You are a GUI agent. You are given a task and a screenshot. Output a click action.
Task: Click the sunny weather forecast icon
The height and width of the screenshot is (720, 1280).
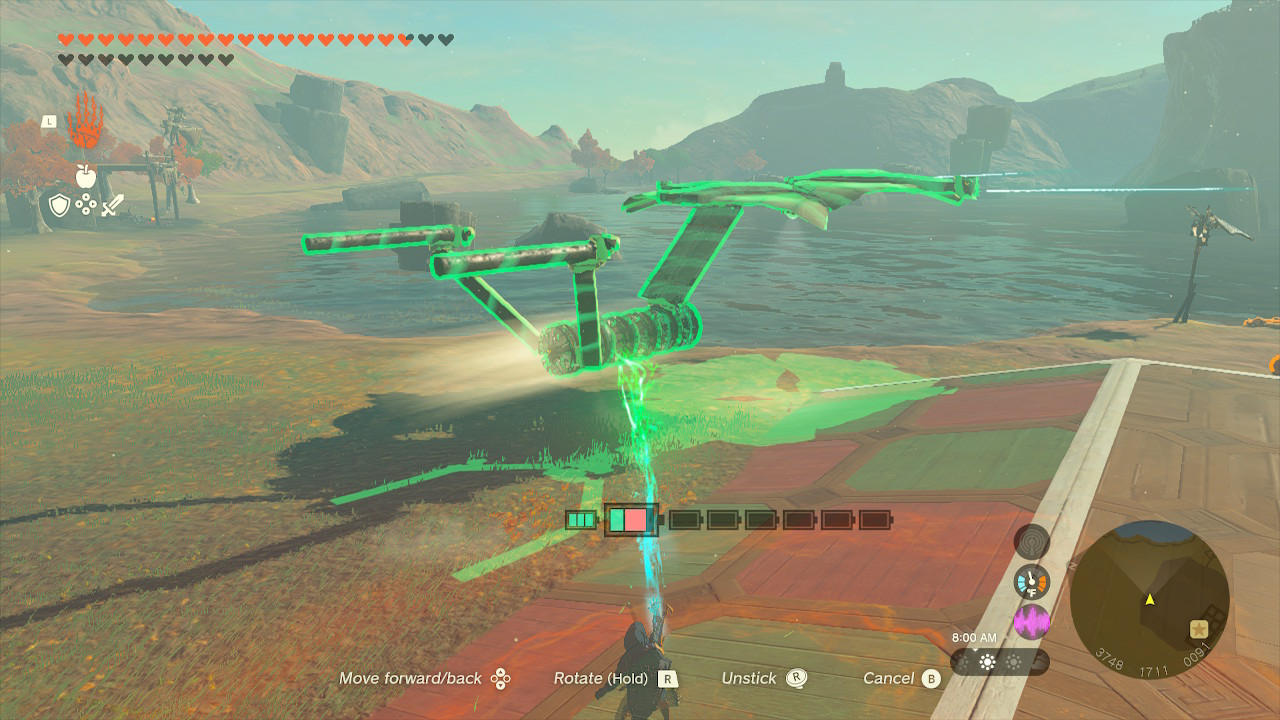(988, 662)
